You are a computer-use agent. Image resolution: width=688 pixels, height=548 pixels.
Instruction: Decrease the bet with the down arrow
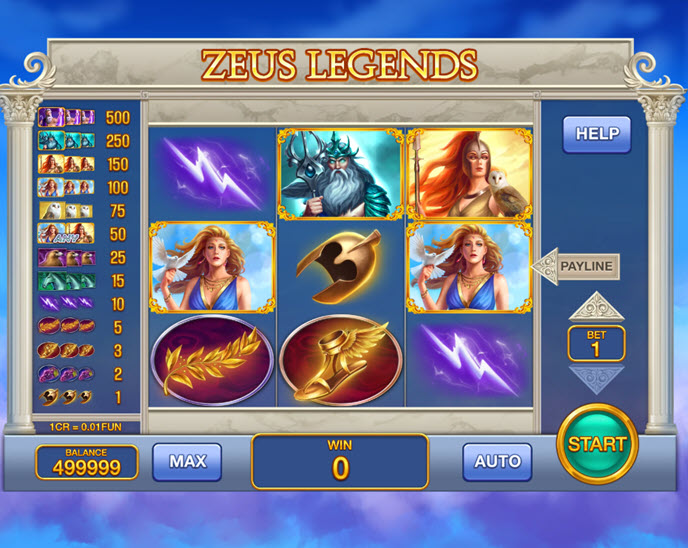point(596,378)
